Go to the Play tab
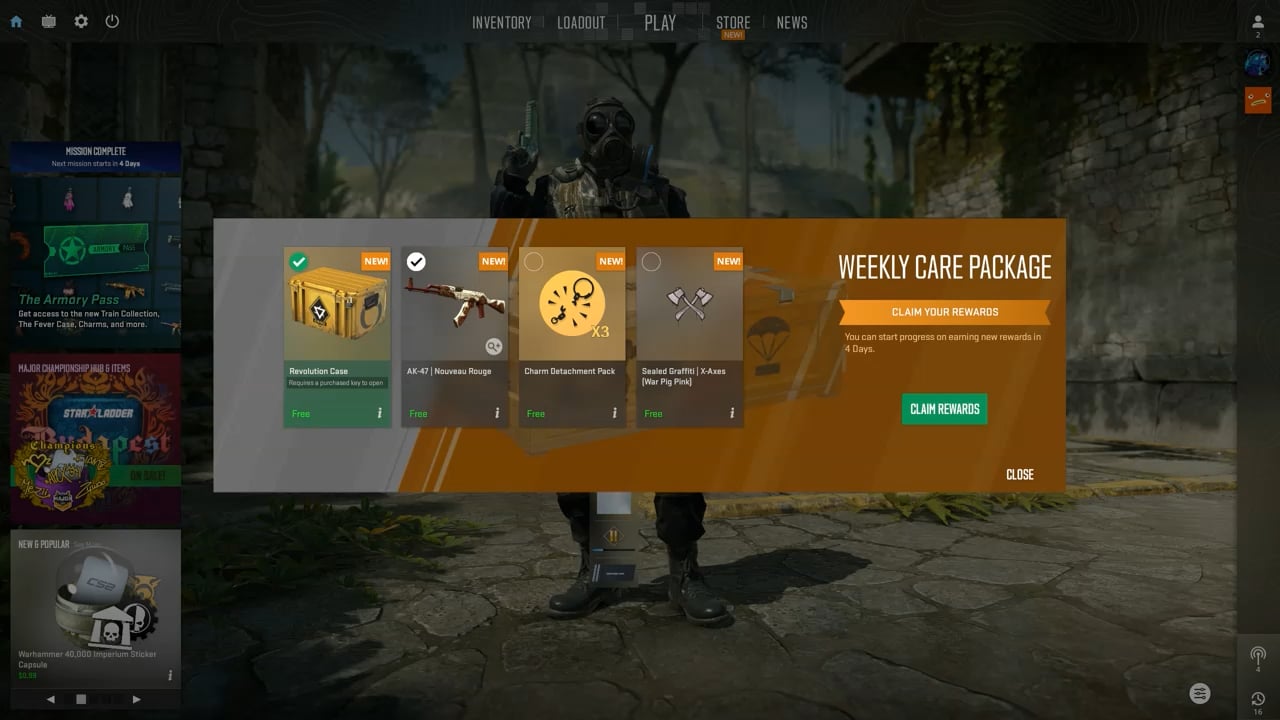 click(660, 22)
